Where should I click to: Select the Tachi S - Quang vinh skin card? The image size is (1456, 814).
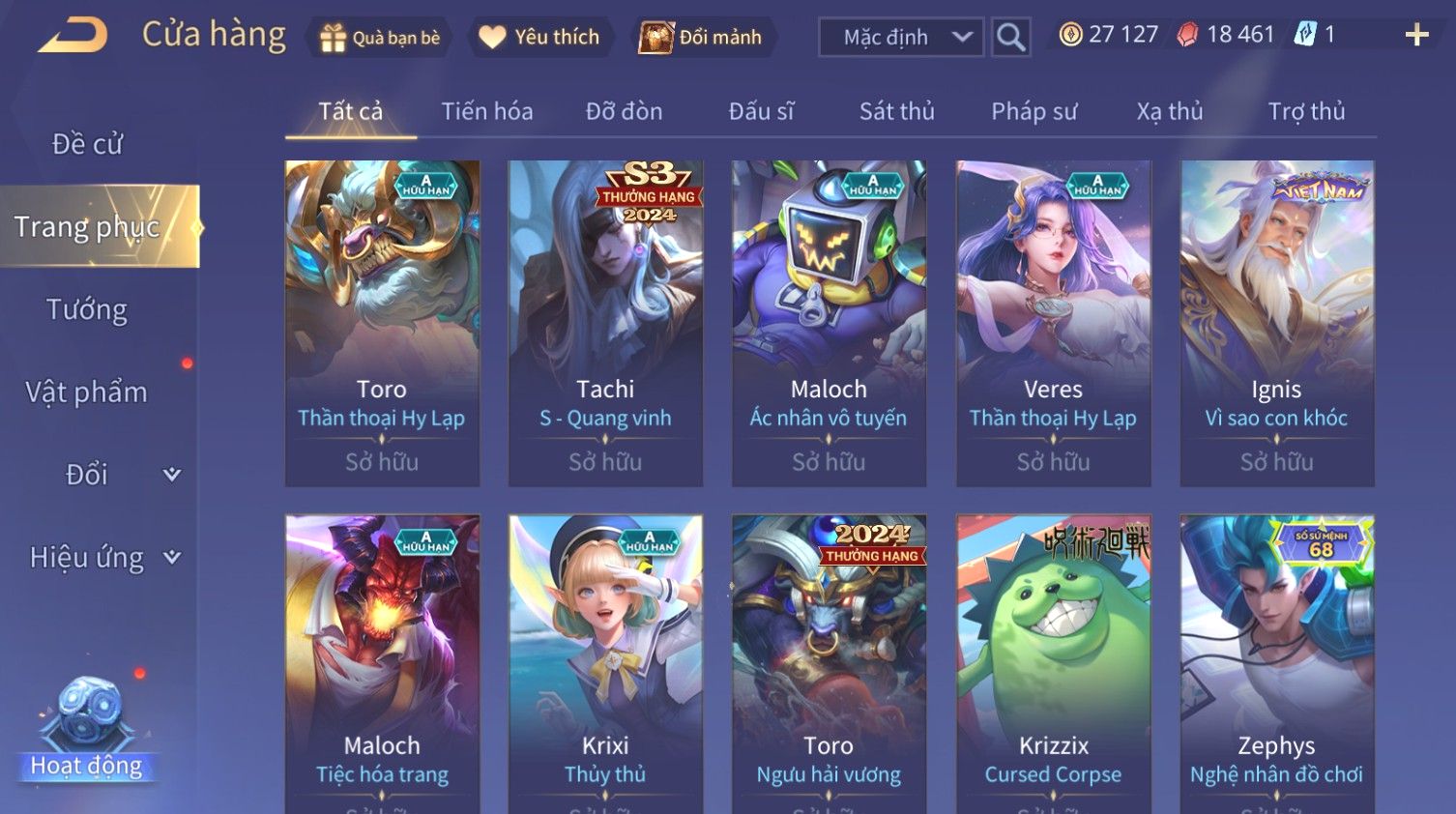pos(605,323)
